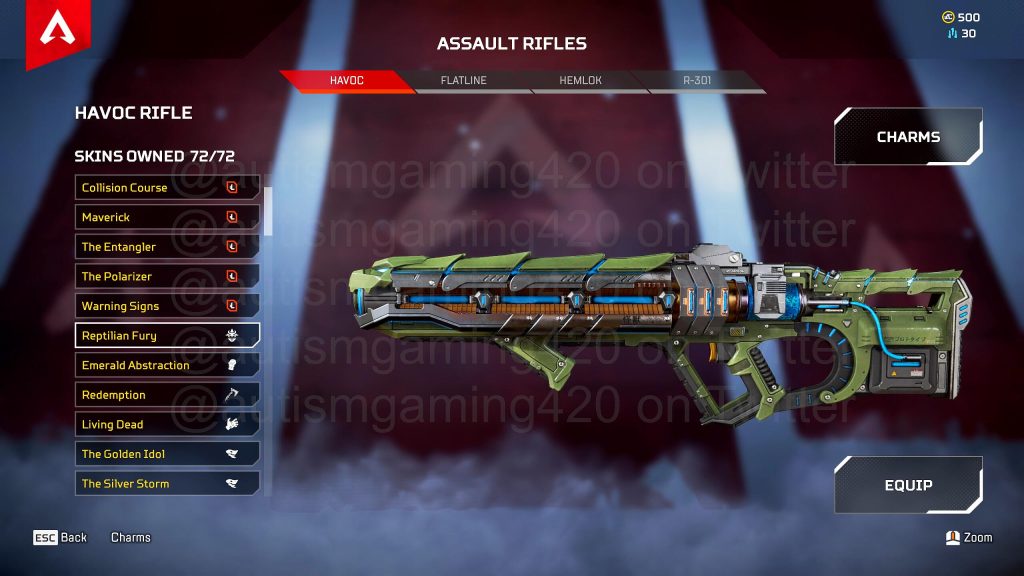1024x576 pixels.
Task: Click the Charms shortcut in footer
Action: (131, 538)
